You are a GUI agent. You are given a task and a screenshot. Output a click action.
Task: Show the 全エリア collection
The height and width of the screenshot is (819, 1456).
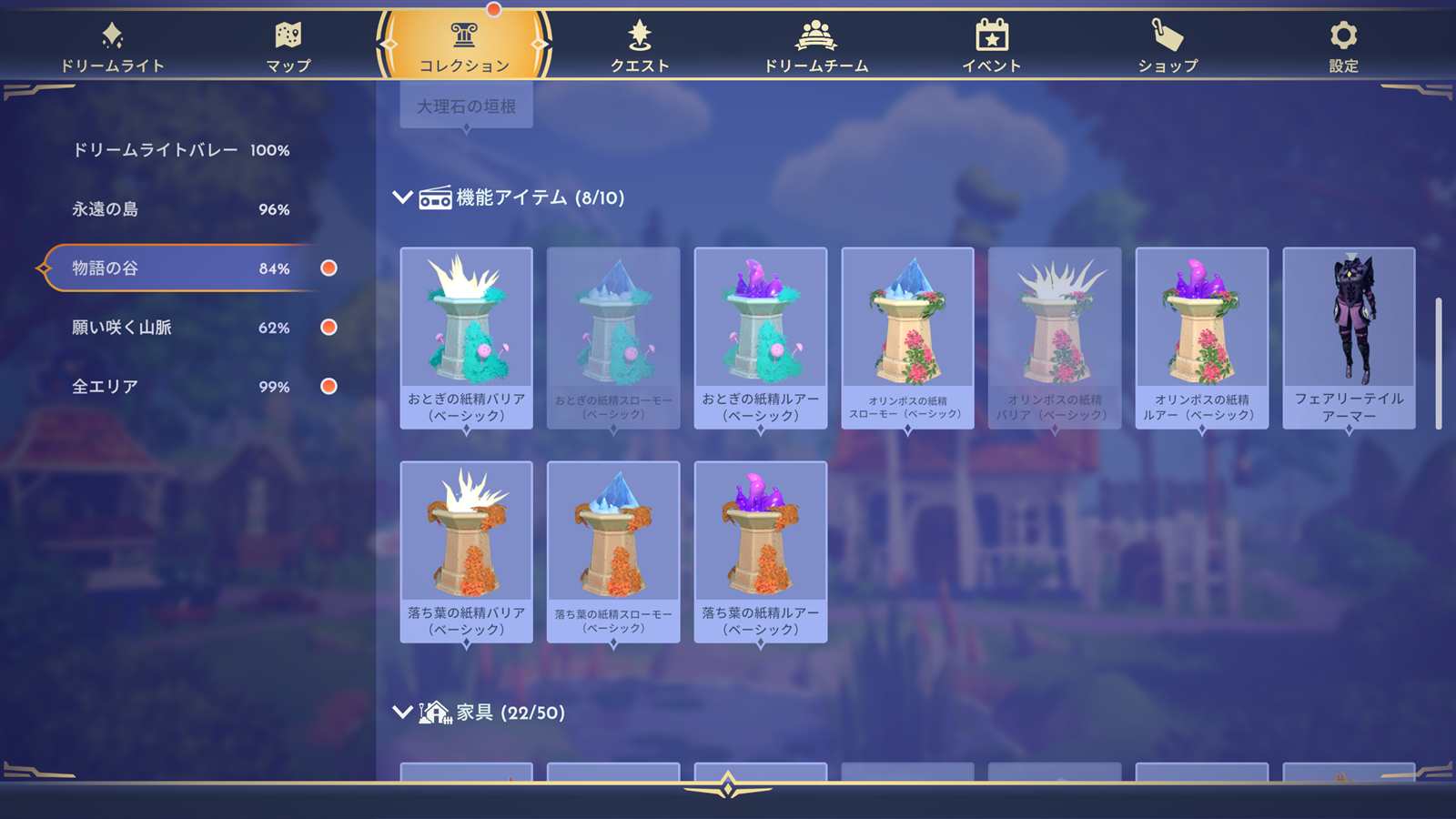tap(180, 387)
